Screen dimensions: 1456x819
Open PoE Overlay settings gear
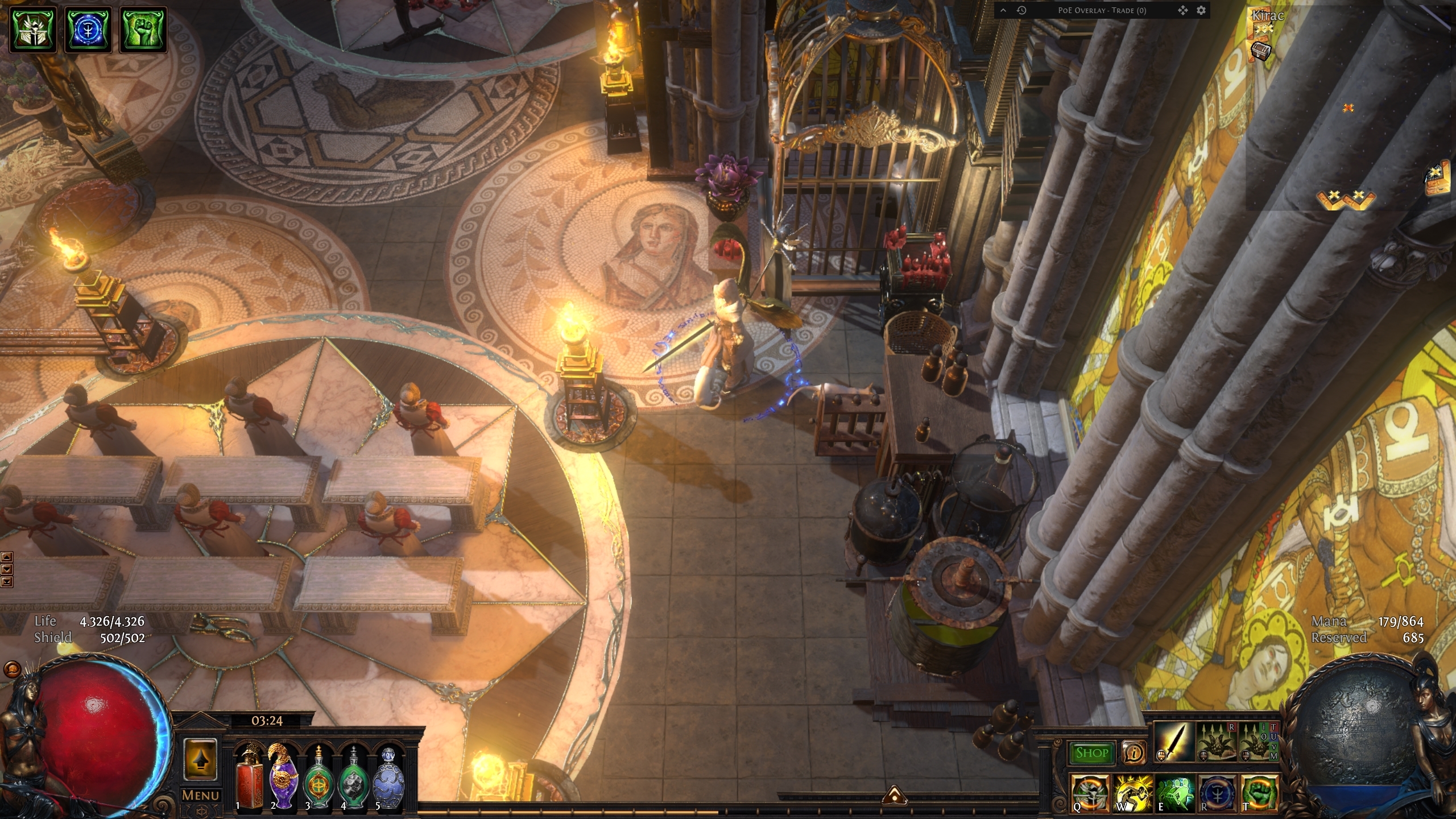[1201, 10]
